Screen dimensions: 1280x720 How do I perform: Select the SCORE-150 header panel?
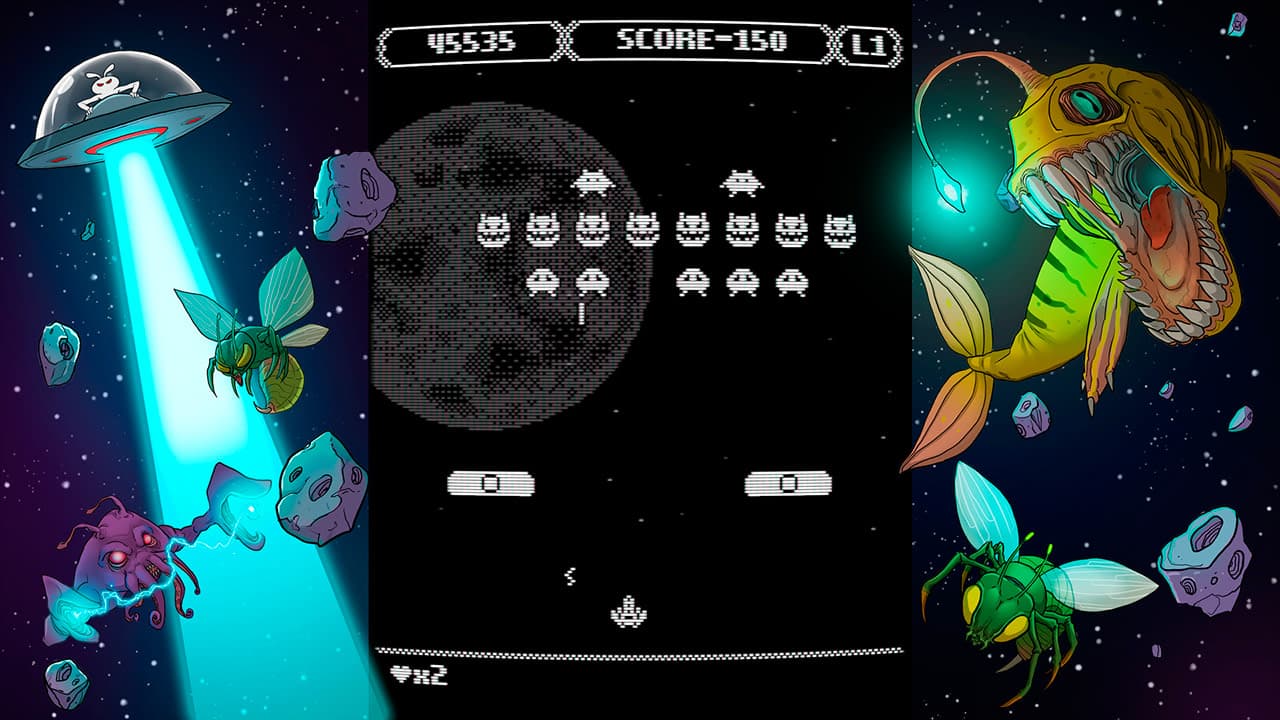(x=704, y=40)
